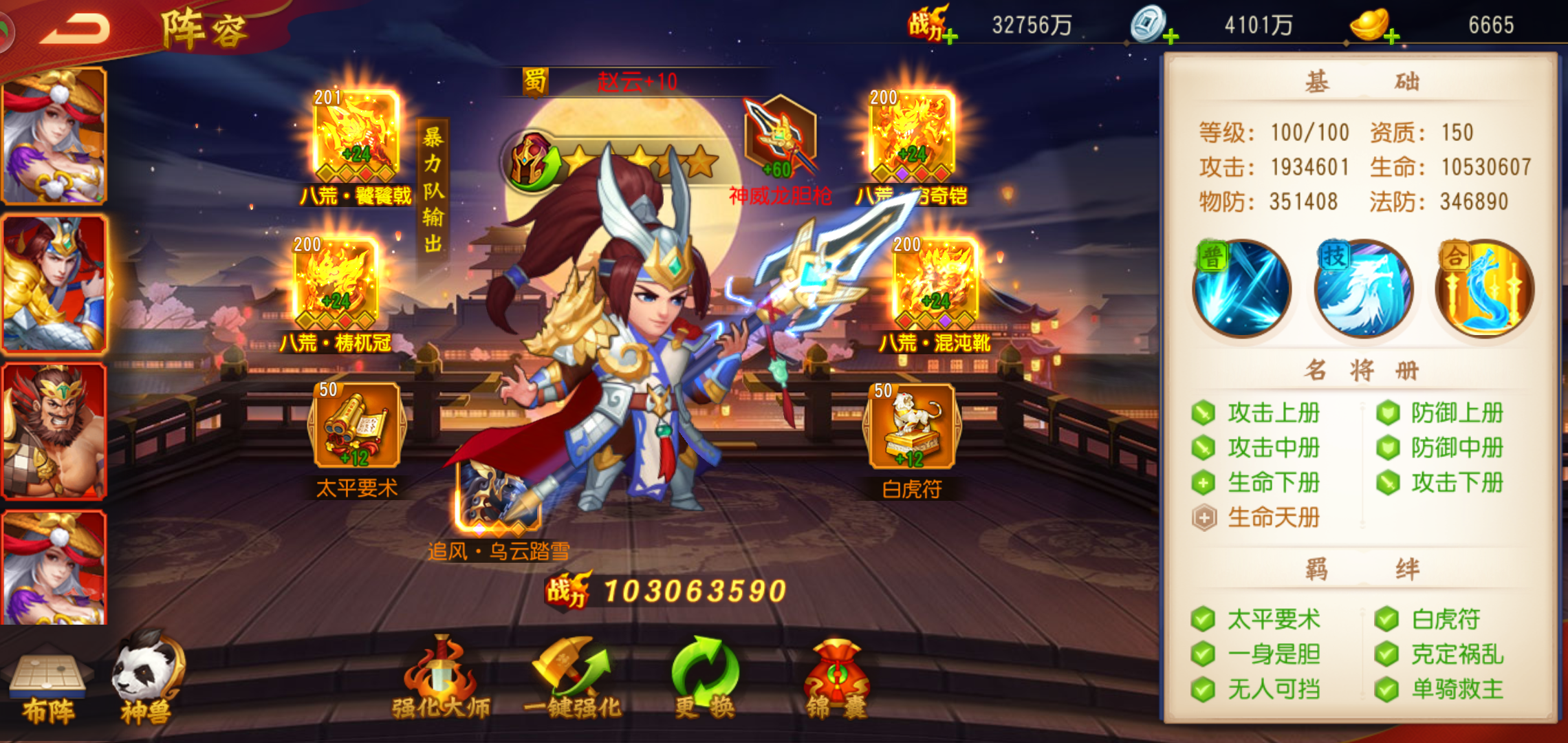Go back with the return arrow
This screenshot has height=743, width=1568.
tap(76, 29)
